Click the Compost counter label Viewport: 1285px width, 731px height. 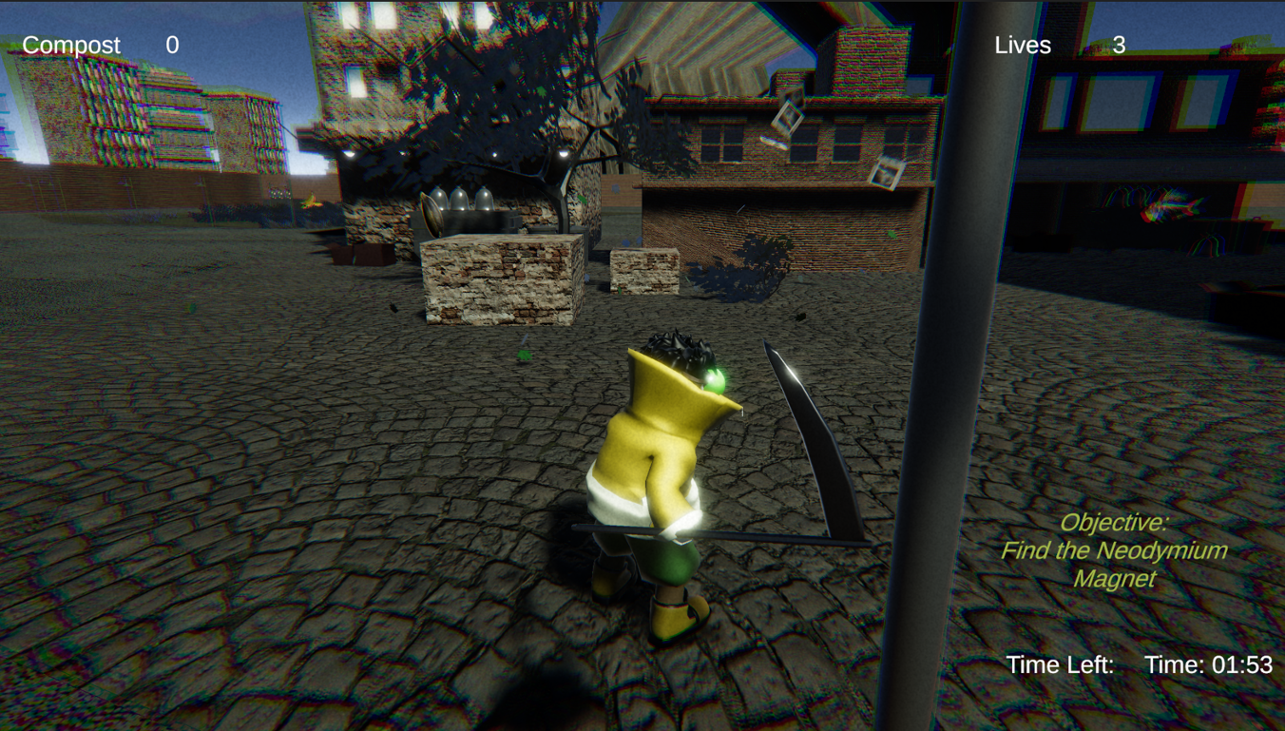click(x=70, y=44)
